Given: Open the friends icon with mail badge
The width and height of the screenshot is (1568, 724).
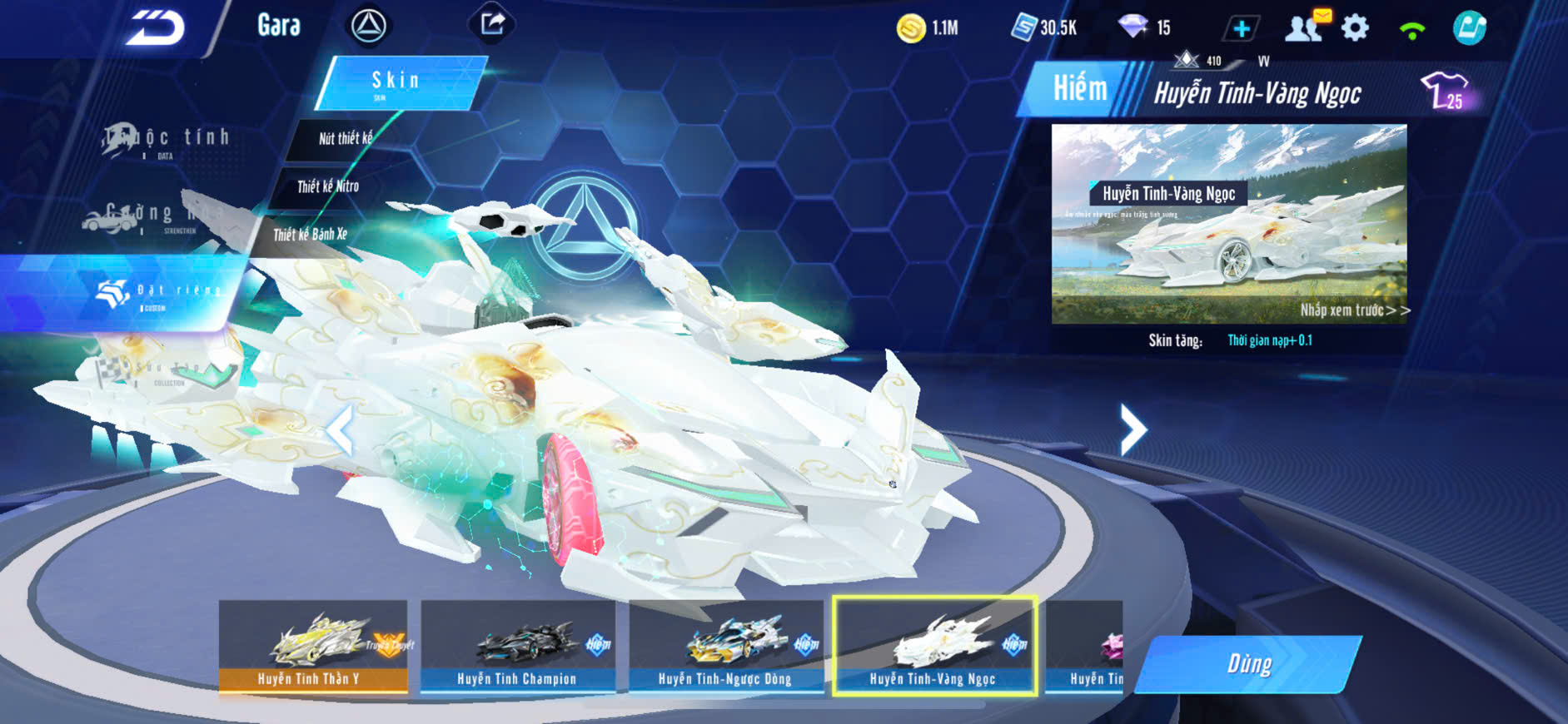Looking at the screenshot, I should point(1306,27).
